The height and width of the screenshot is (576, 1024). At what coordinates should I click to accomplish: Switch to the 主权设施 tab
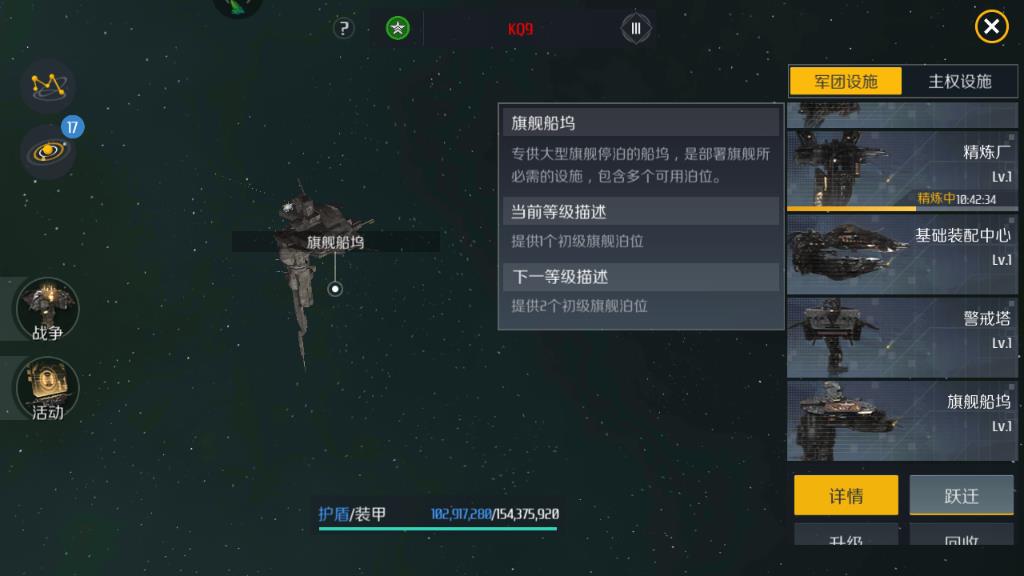pyautogui.click(x=959, y=81)
